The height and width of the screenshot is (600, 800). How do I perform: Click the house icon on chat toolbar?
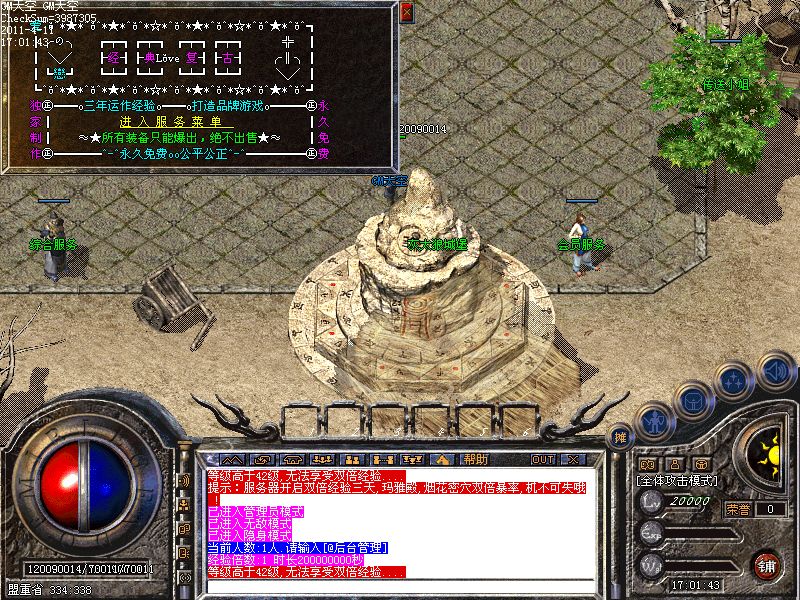coord(442,459)
